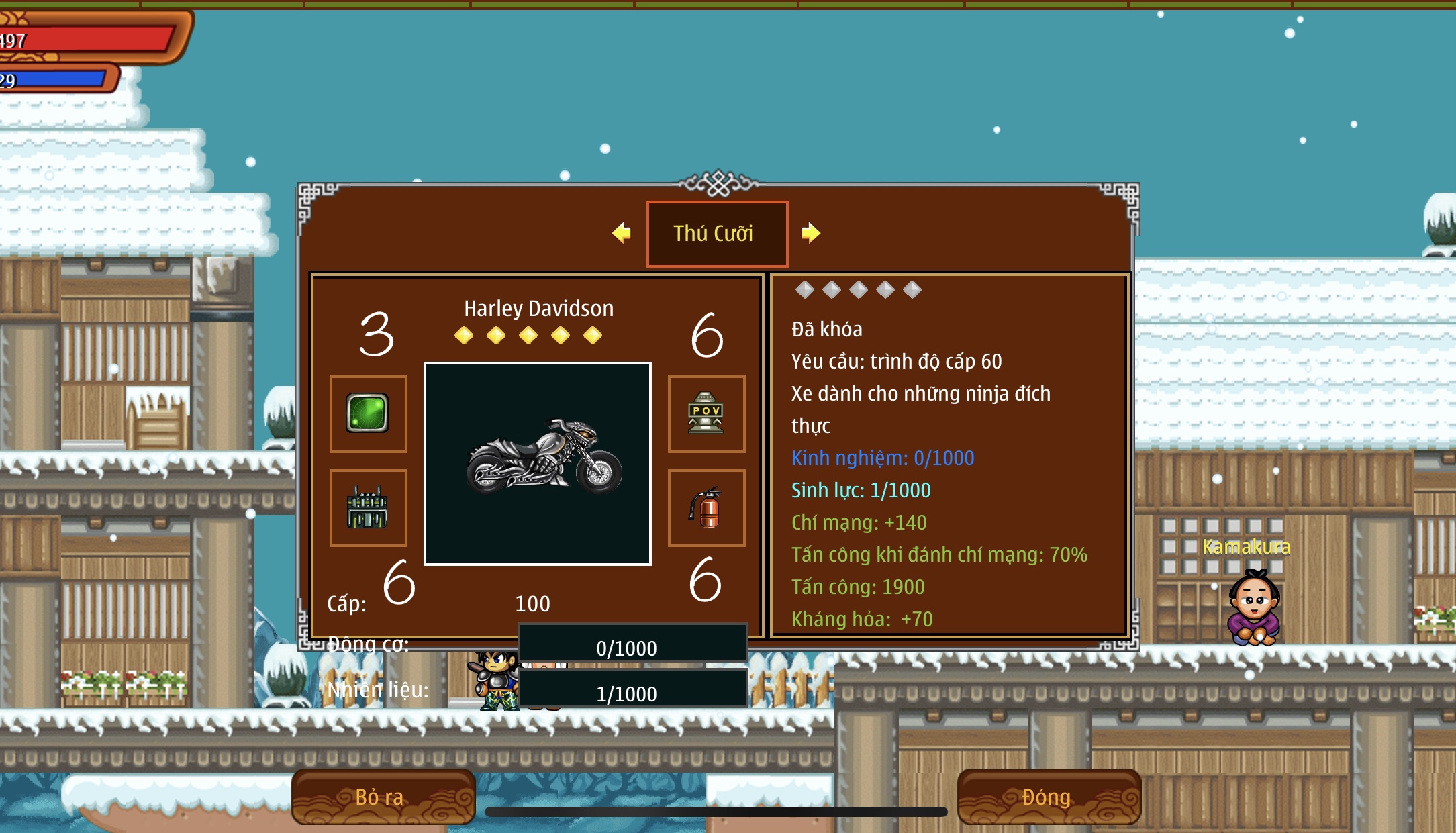The image size is (1456, 833).
Task: Go to next tab with right arrow
Action: coord(811,233)
